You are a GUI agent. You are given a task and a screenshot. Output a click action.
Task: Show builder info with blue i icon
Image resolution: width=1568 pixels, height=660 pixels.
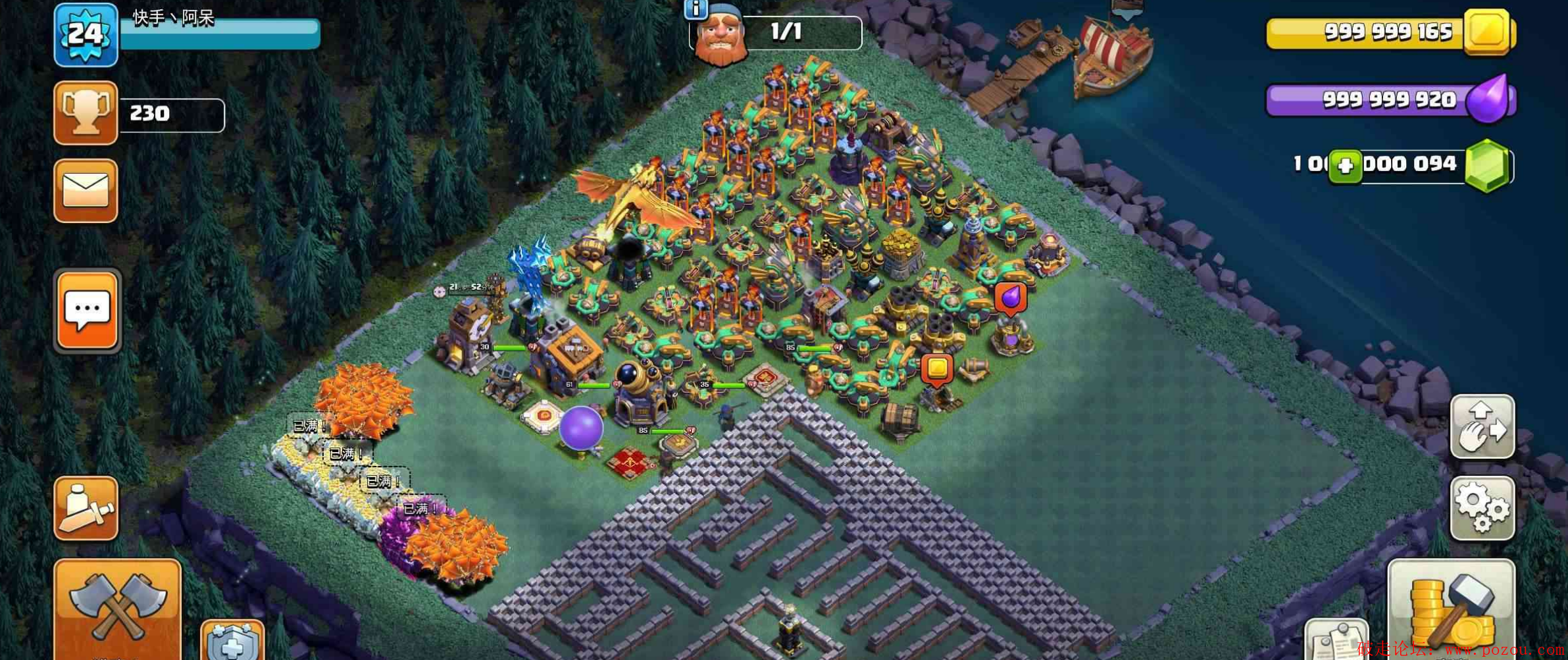[x=695, y=9]
